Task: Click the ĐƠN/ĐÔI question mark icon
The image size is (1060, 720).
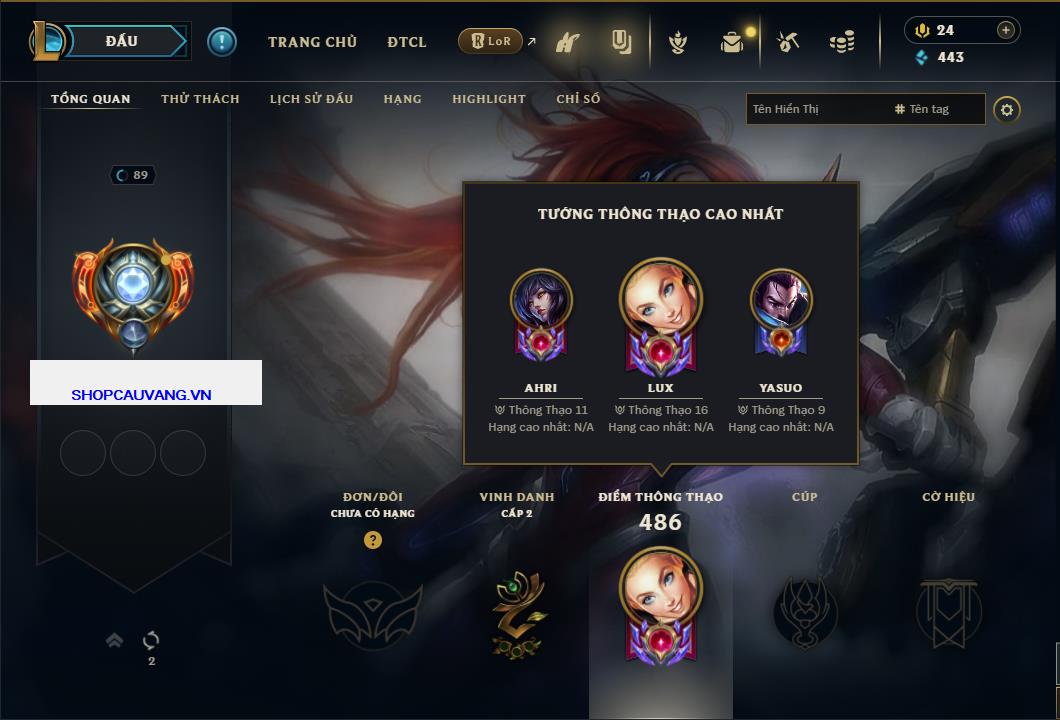Action: pyautogui.click(x=373, y=540)
